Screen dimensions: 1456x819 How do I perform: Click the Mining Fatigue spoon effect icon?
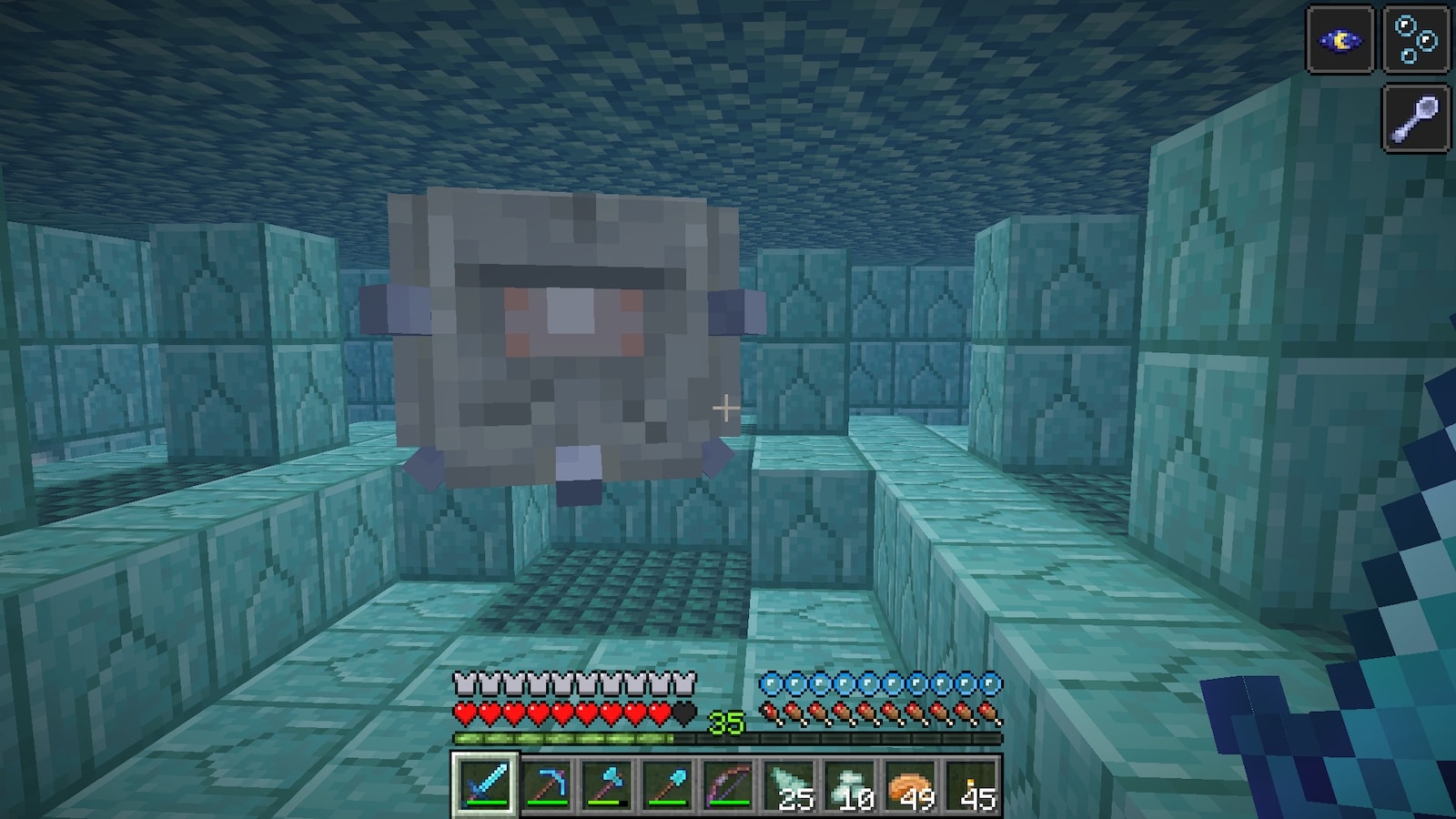pos(1416,116)
